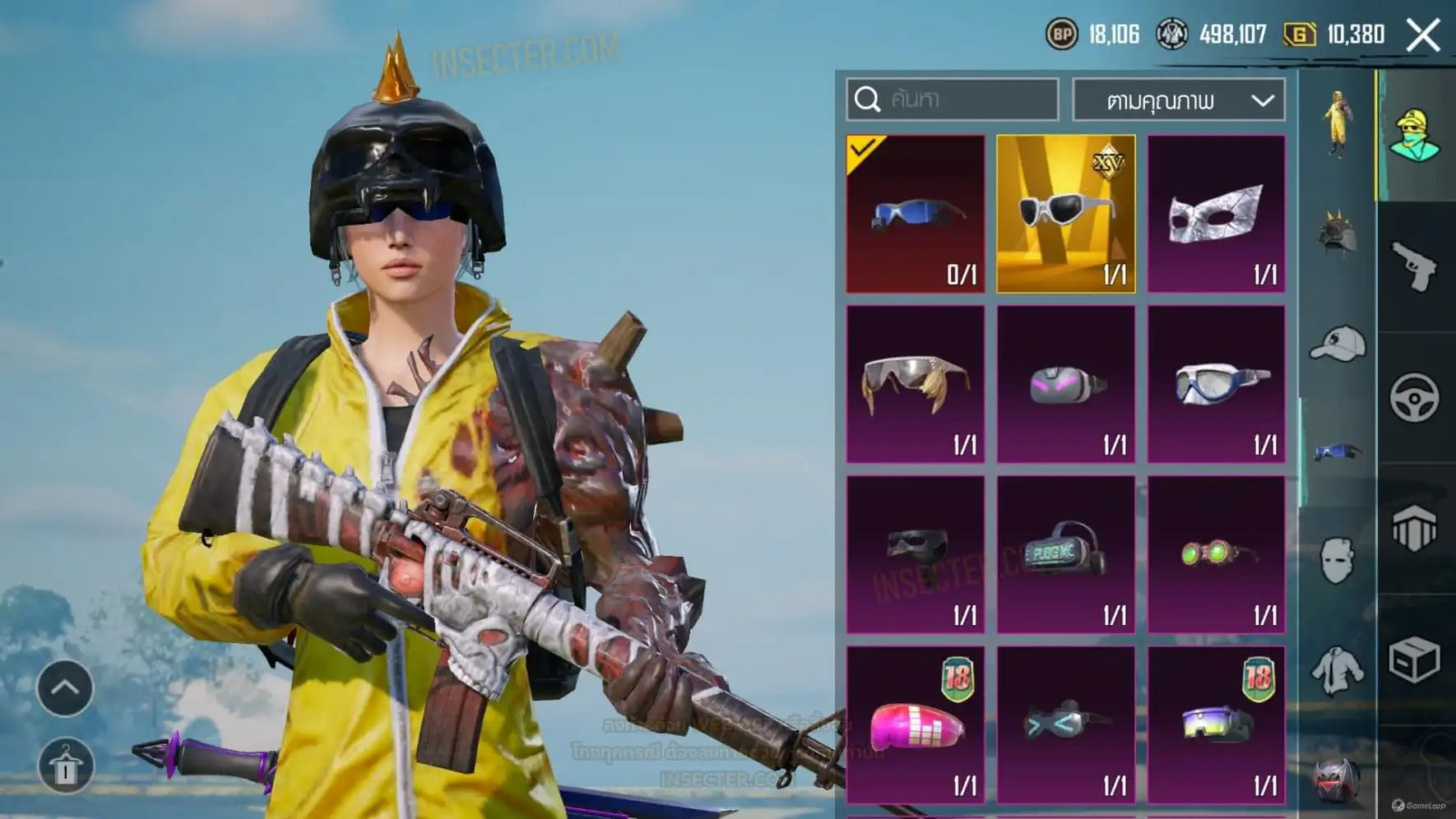
Task: Open the quality sort dropdown
Action: coord(1179,100)
